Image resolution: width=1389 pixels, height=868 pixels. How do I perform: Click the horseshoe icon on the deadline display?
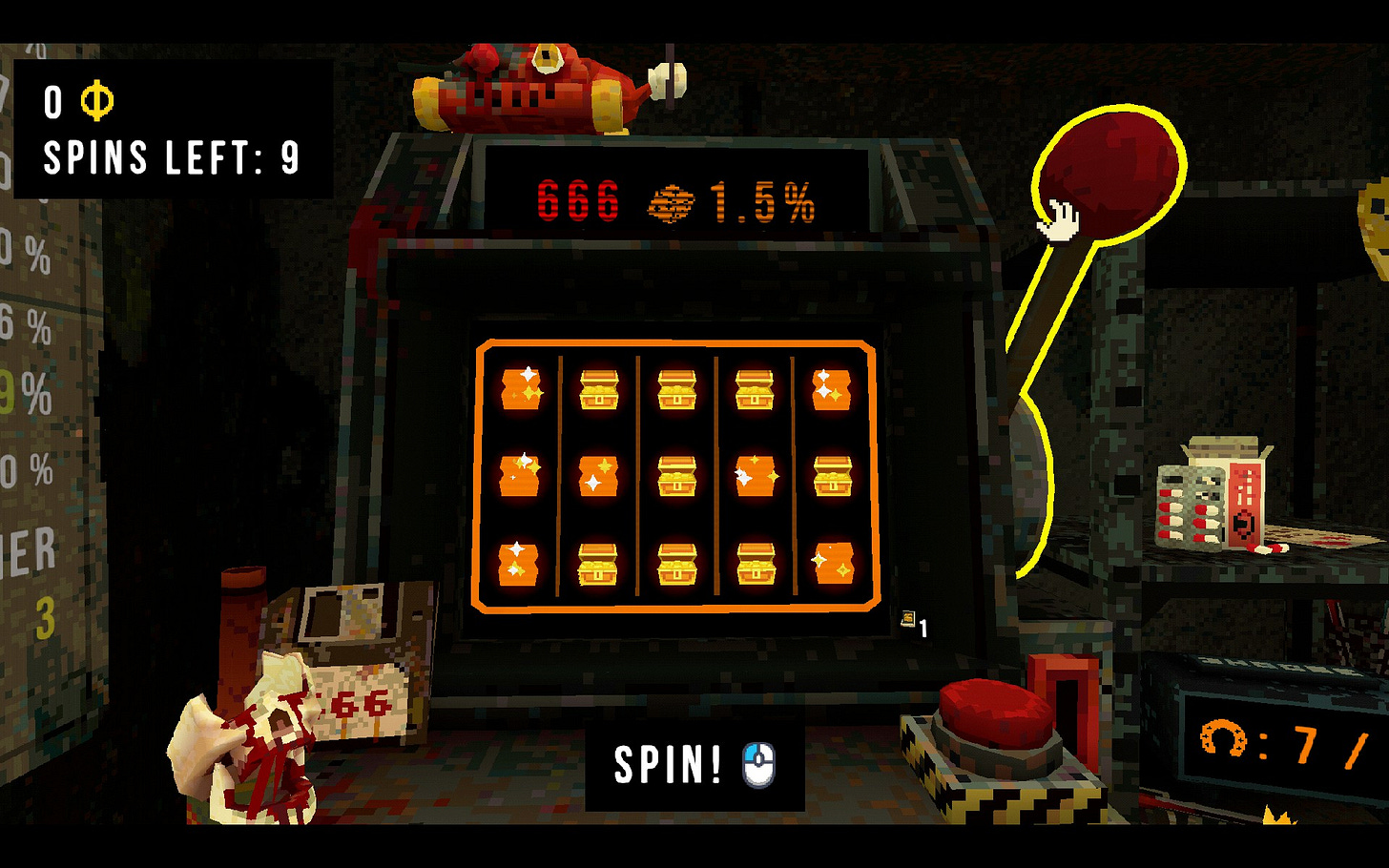[1225, 739]
